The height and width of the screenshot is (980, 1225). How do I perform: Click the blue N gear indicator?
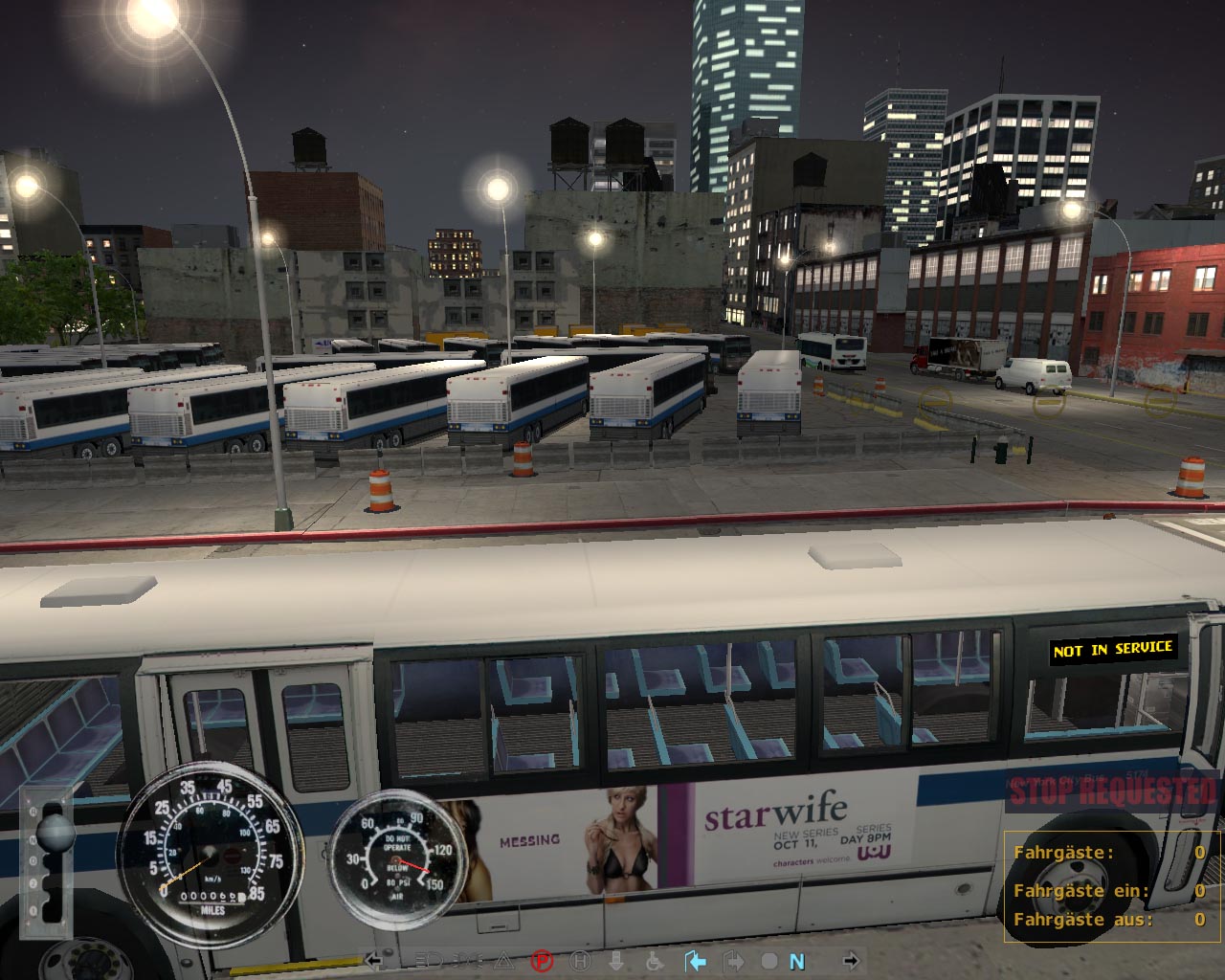[x=797, y=962]
